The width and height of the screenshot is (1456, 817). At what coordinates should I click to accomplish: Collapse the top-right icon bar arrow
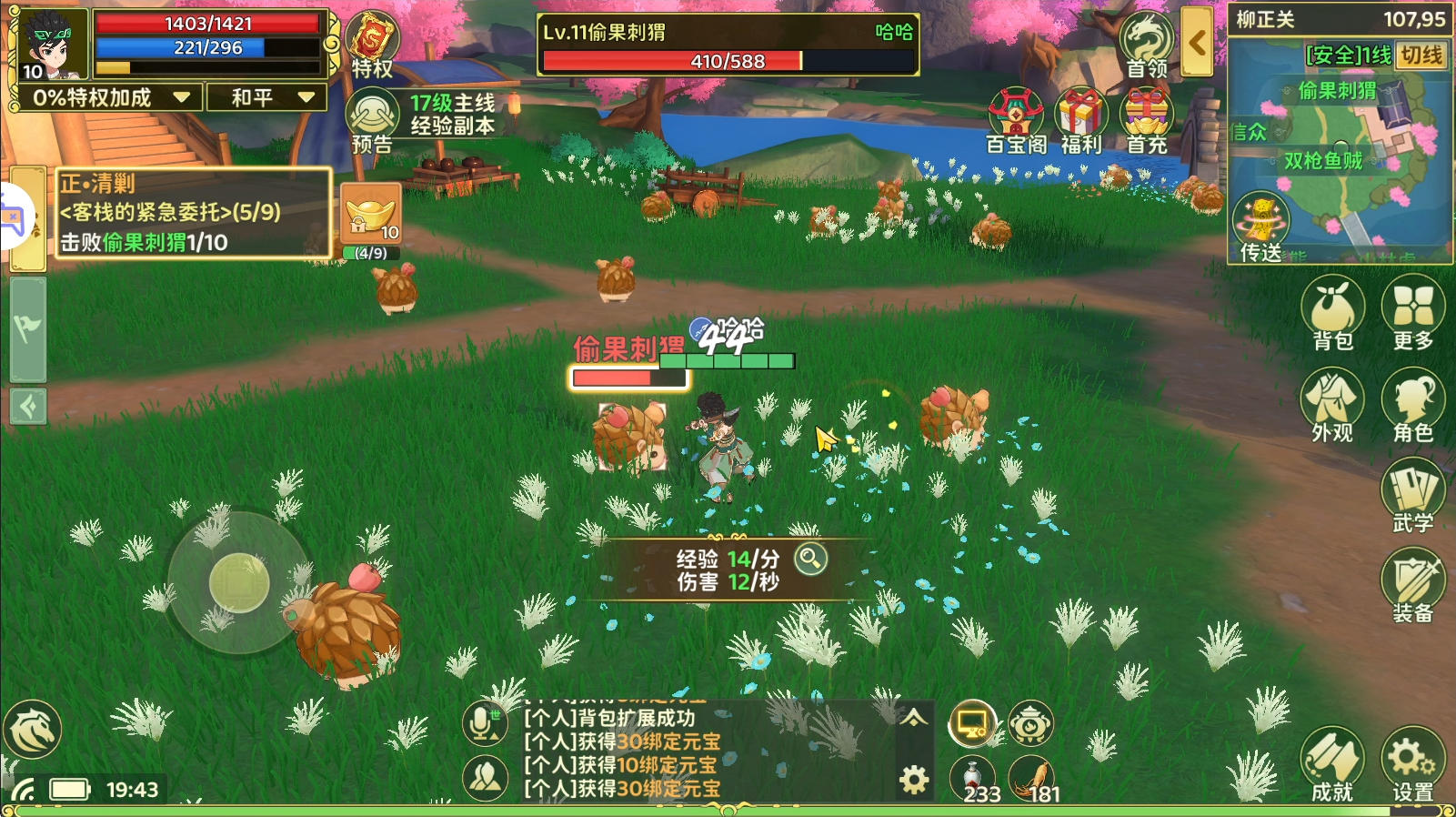[x=1197, y=43]
